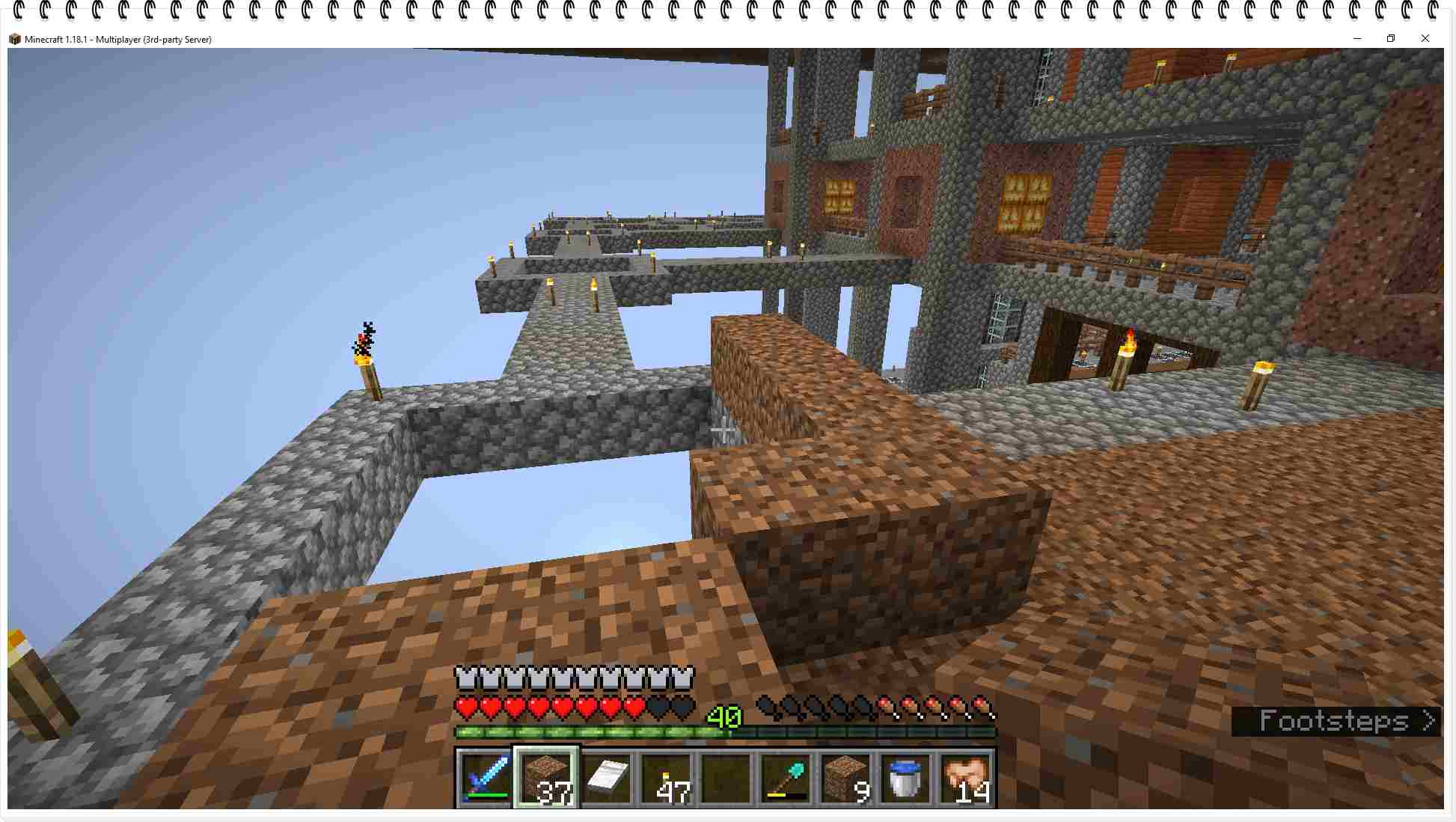
Task: Select the stack of 47 torches
Action: tap(666, 777)
